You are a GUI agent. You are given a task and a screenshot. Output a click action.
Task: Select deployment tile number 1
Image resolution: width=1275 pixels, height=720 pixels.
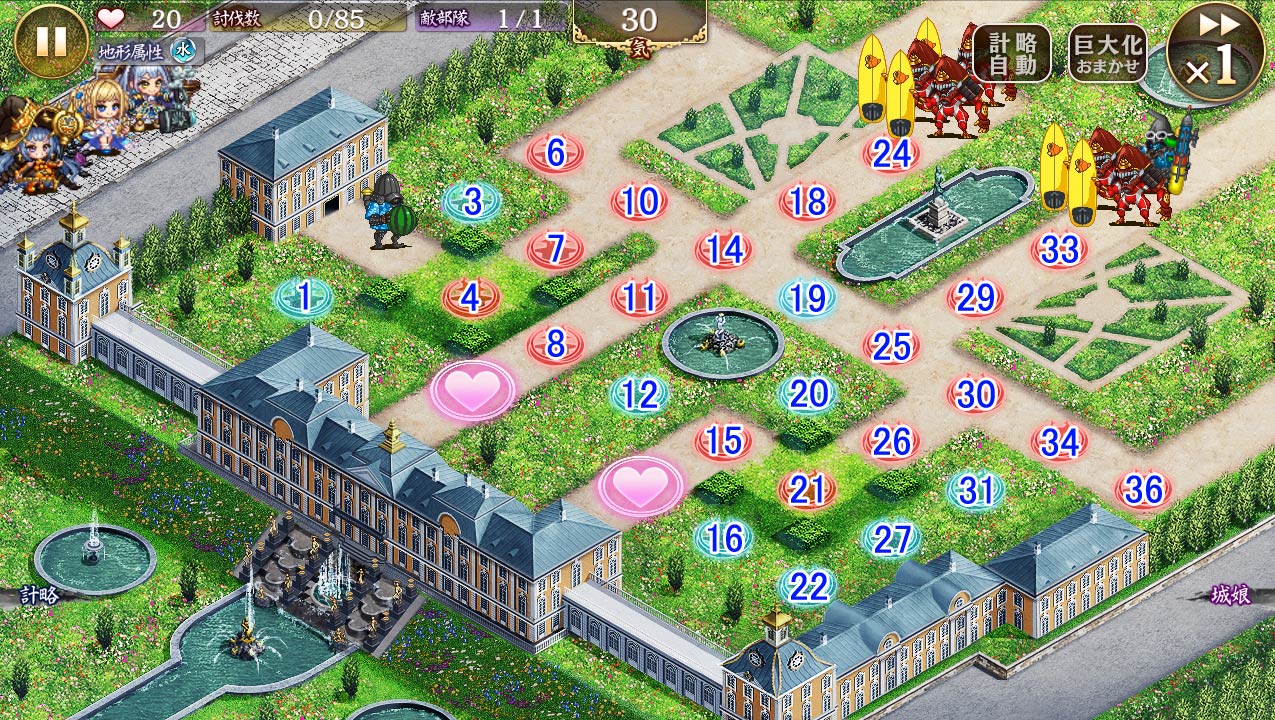click(x=304, y=296)
